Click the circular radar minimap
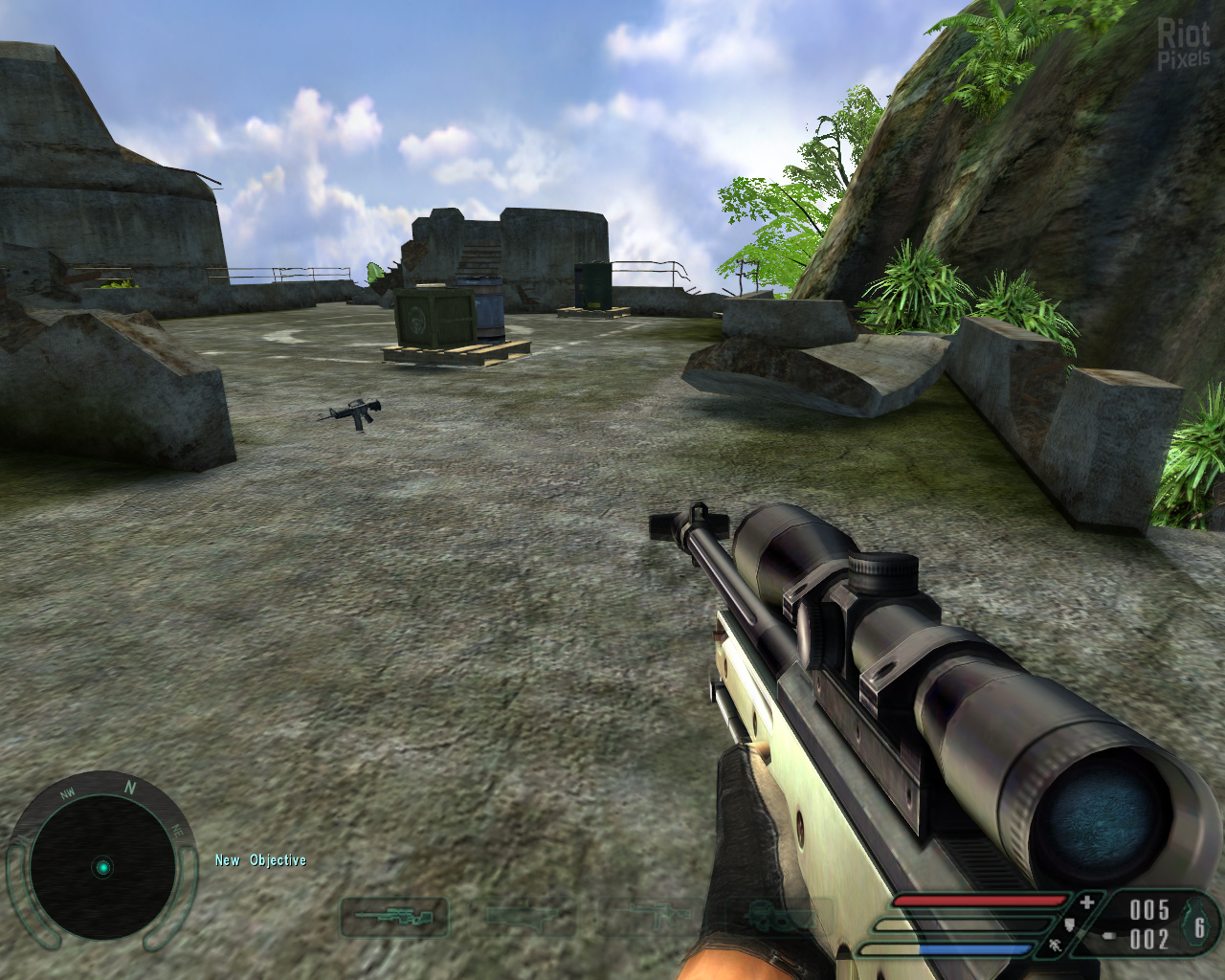 [102, 868]
